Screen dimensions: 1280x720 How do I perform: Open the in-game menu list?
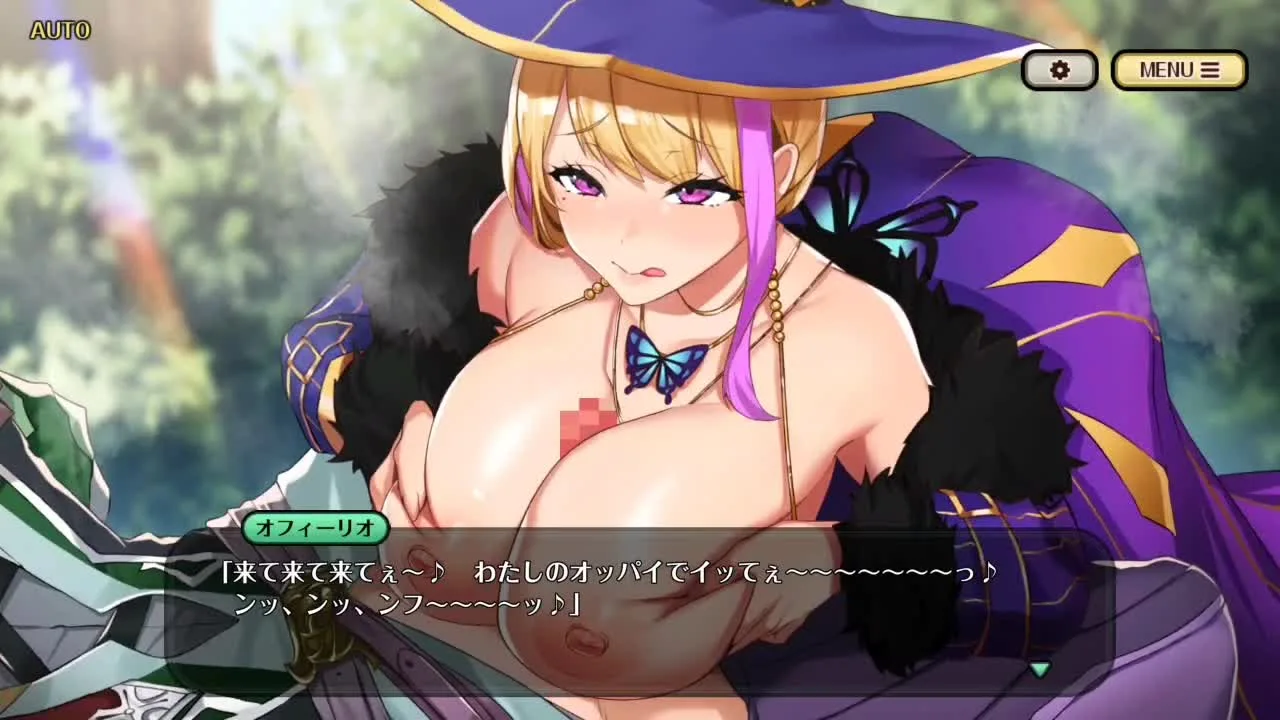tap(1178, 69)
